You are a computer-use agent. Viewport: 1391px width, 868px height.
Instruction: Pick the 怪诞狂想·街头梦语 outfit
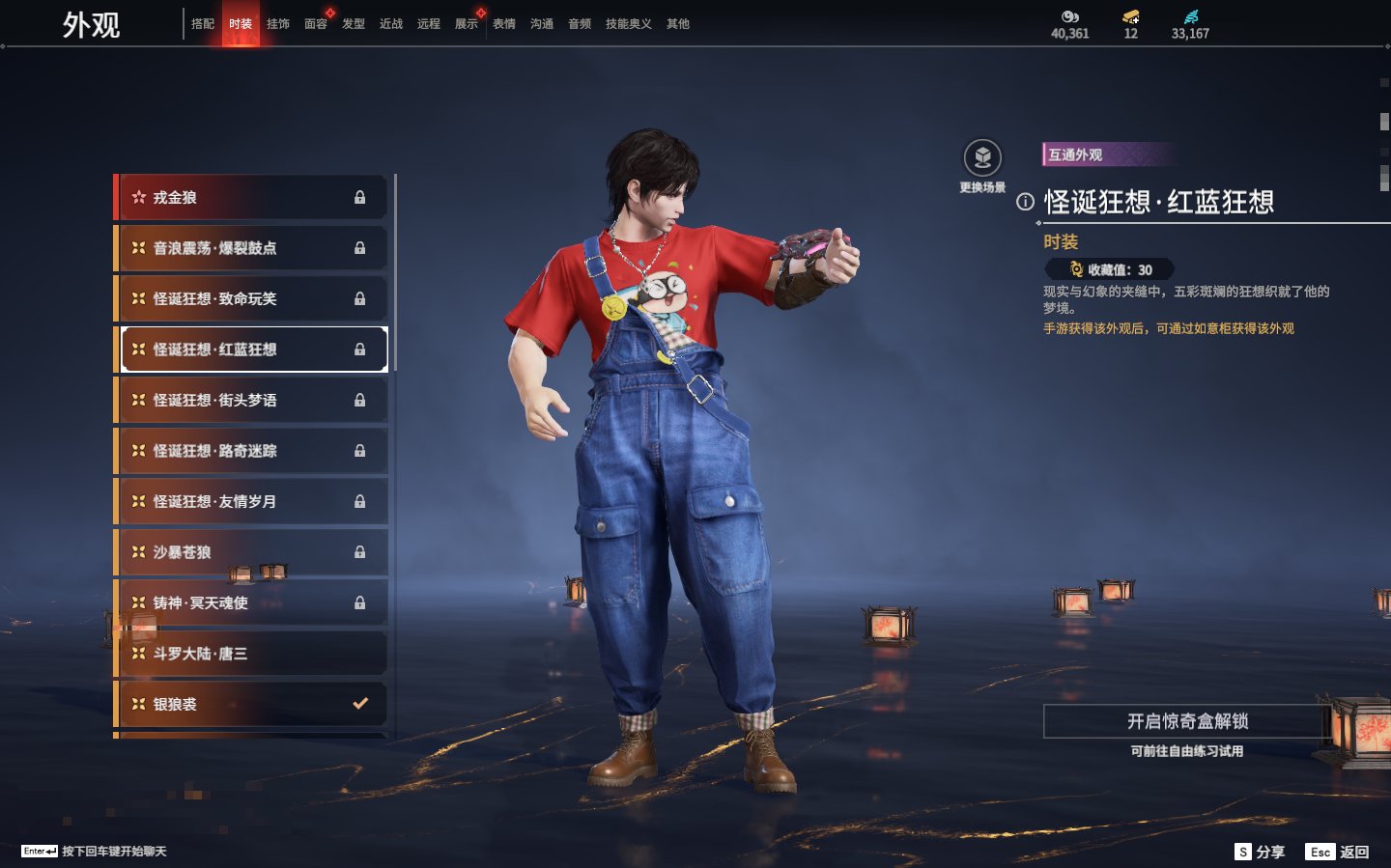tap(251, 400)
